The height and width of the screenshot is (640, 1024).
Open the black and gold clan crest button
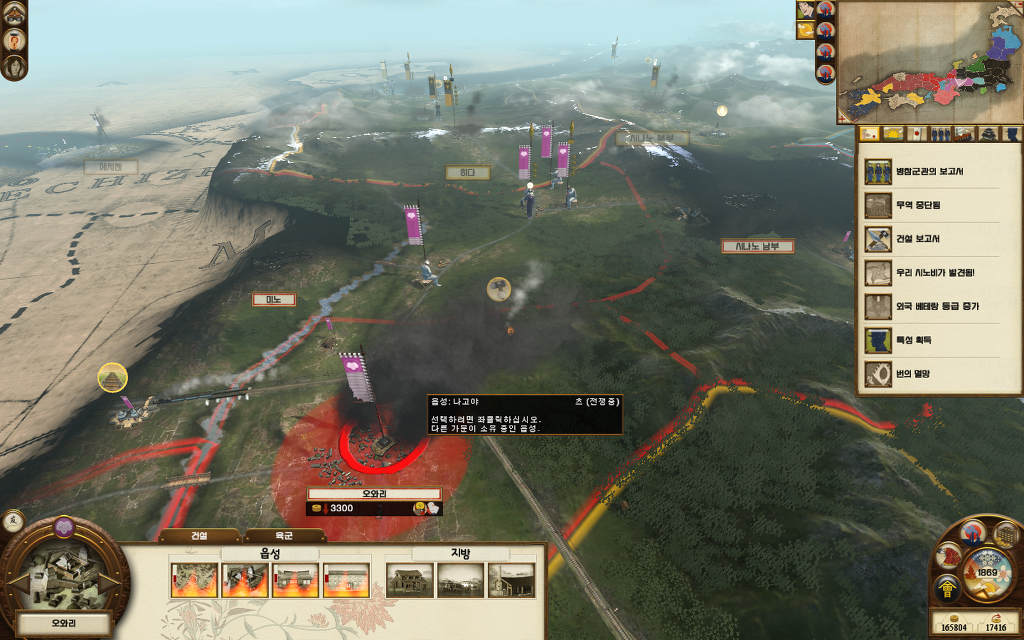946,588
